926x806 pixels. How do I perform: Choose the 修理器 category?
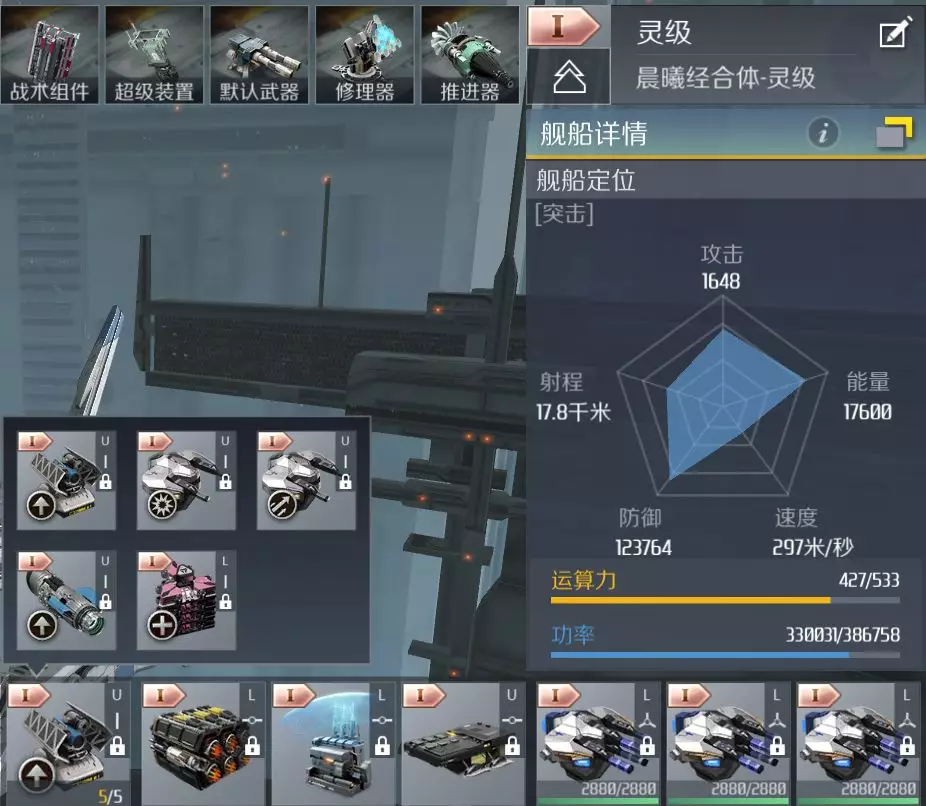pos(365,55)
